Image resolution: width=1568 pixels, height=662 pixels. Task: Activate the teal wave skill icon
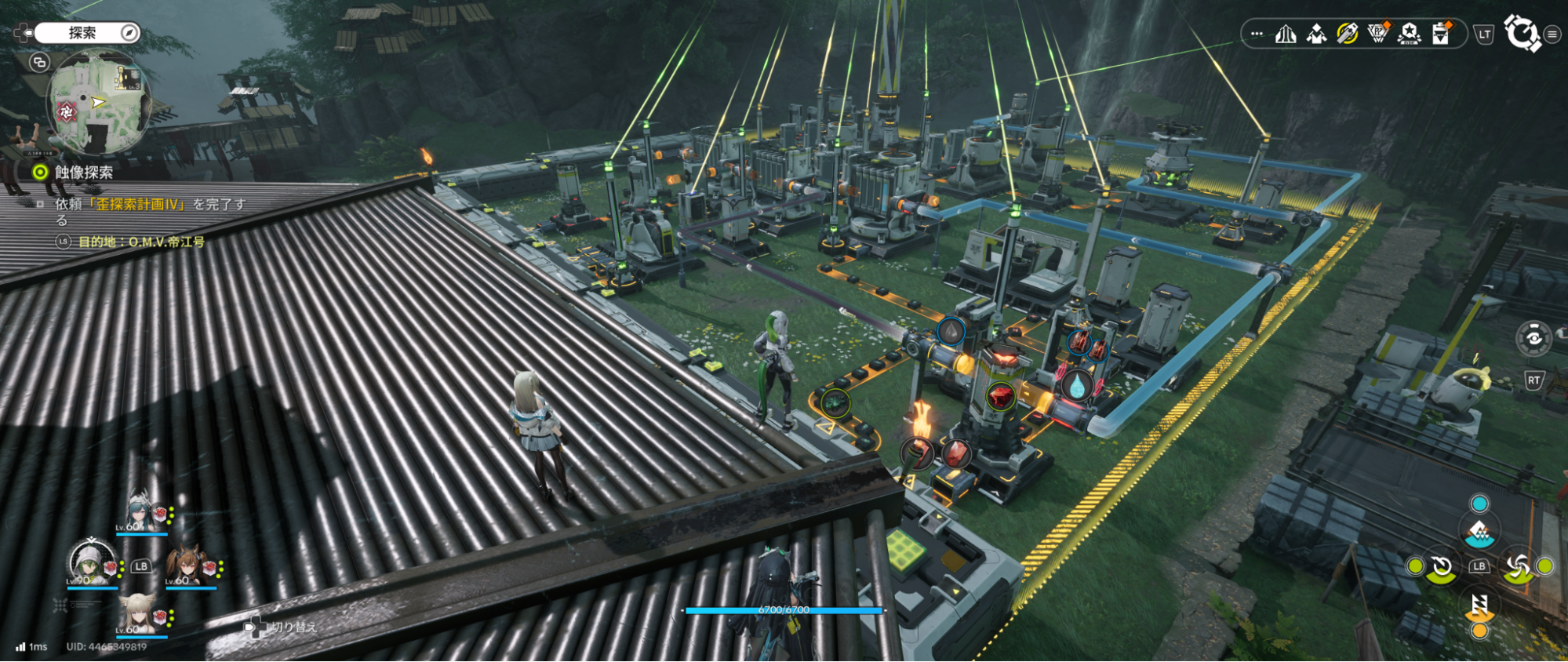coord(1479,533)
